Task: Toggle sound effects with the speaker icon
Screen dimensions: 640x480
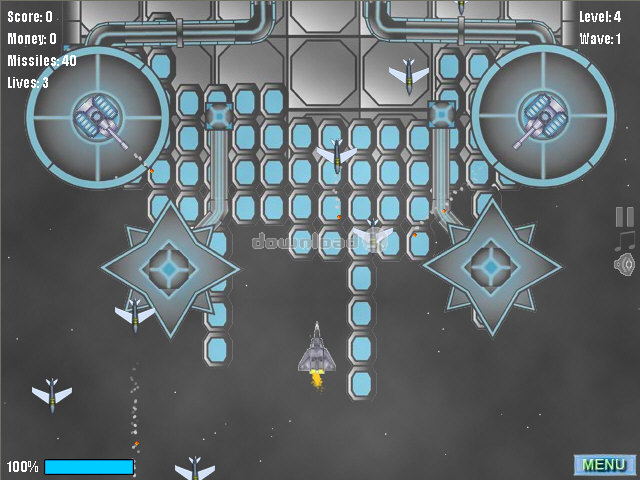Action: 625,264
